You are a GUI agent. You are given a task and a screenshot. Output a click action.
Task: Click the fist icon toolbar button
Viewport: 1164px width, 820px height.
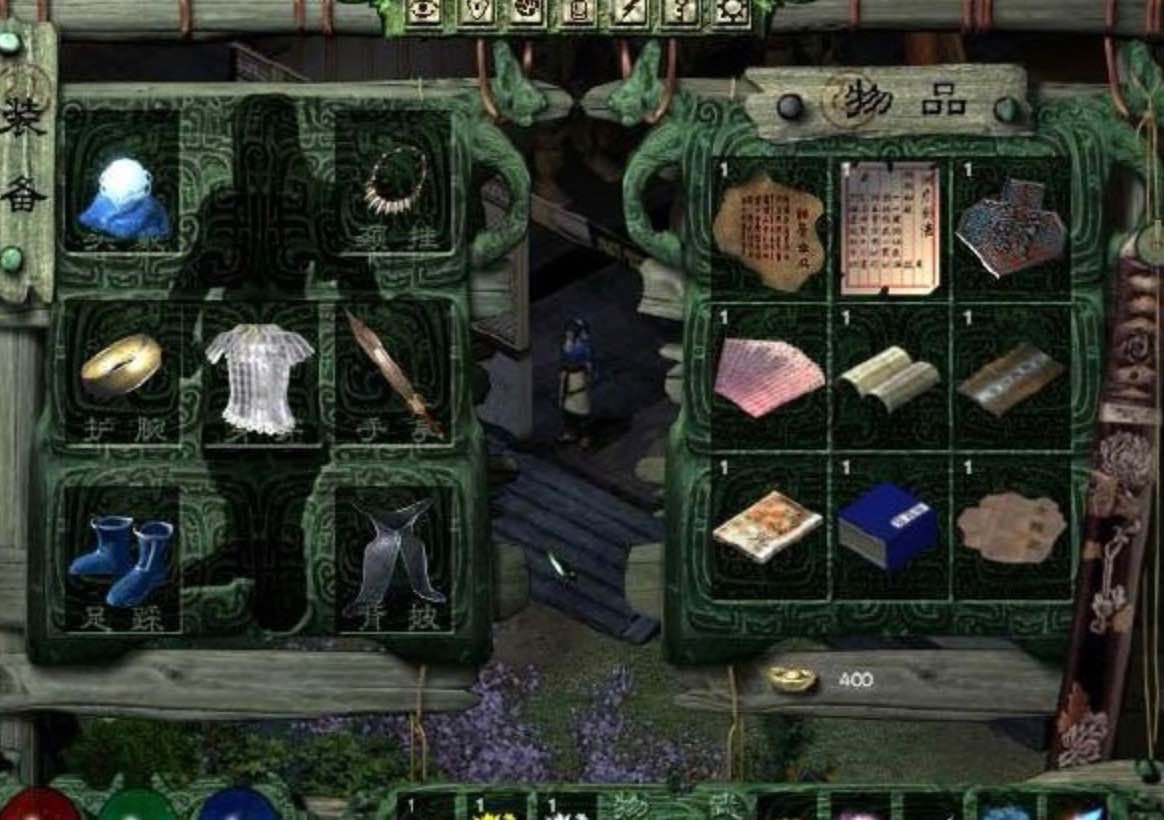click(525, 11)
